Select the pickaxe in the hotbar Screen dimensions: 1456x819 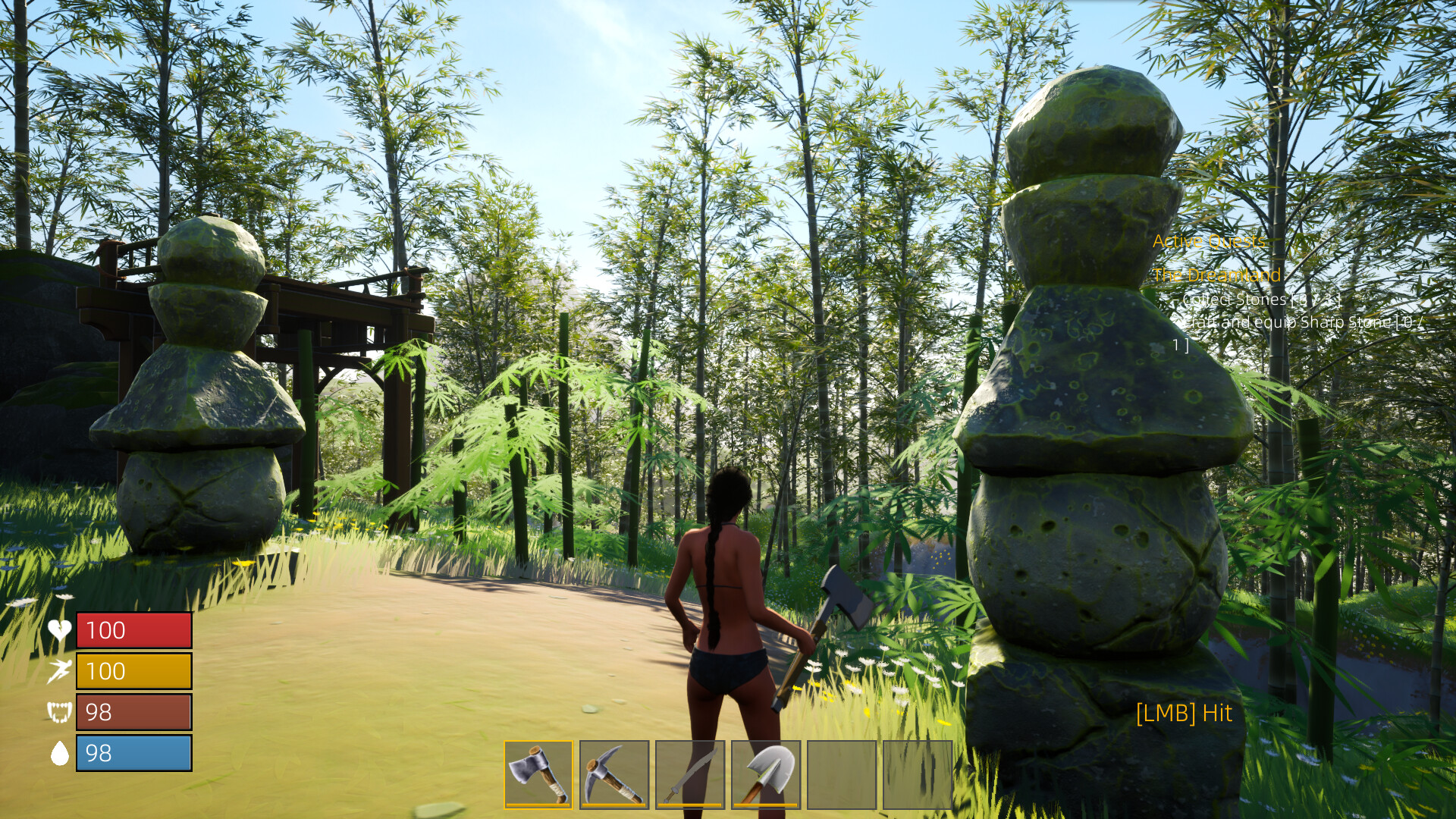(616, 774)
